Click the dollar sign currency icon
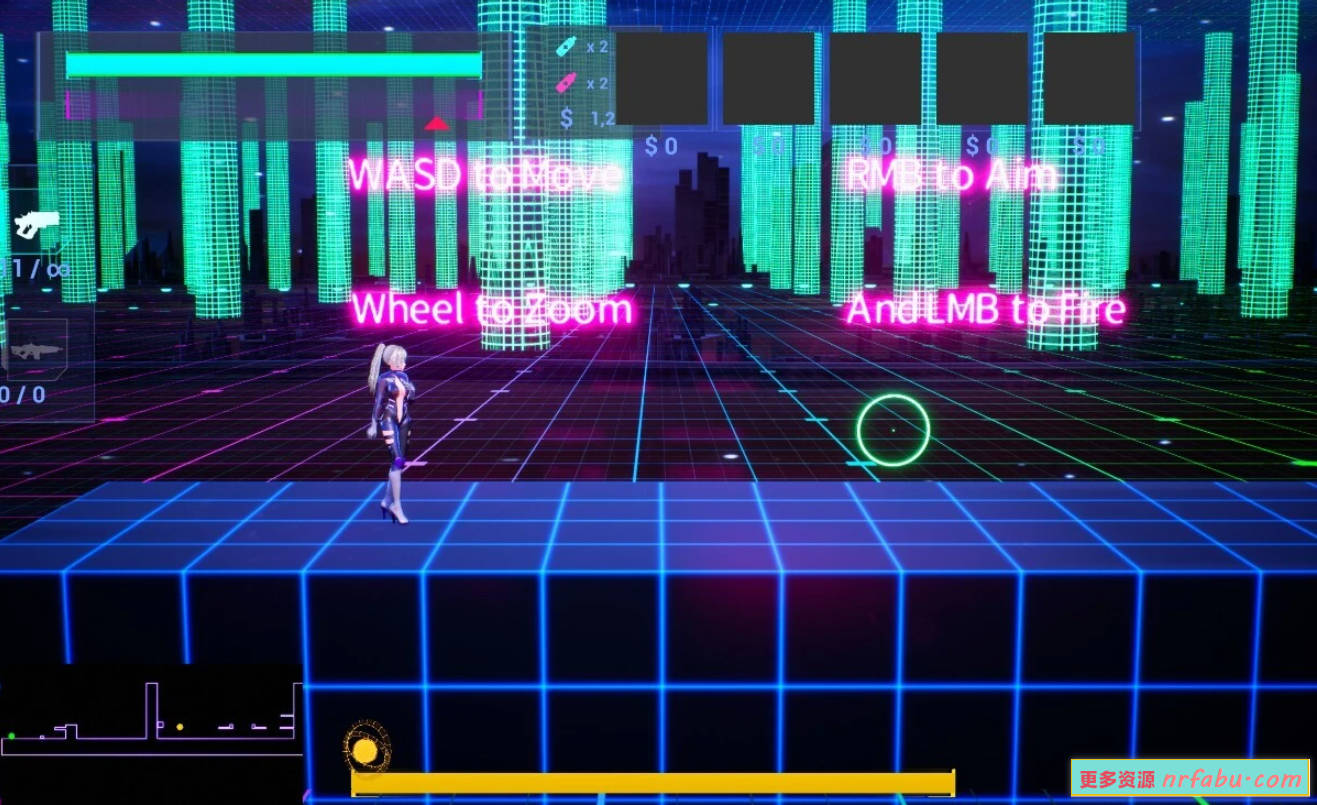This screenshot has height=805, width=1317. 566,120
